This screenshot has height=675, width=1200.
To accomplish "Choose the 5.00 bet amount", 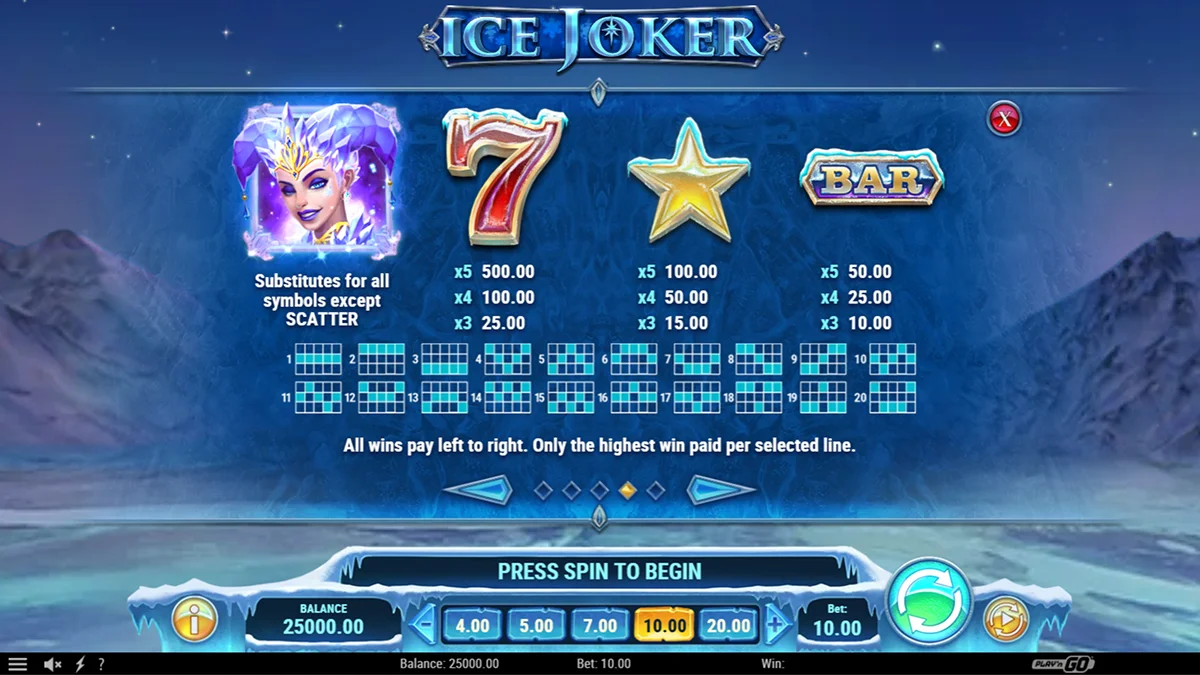I will pyautogui.click(x=536, y=626).
